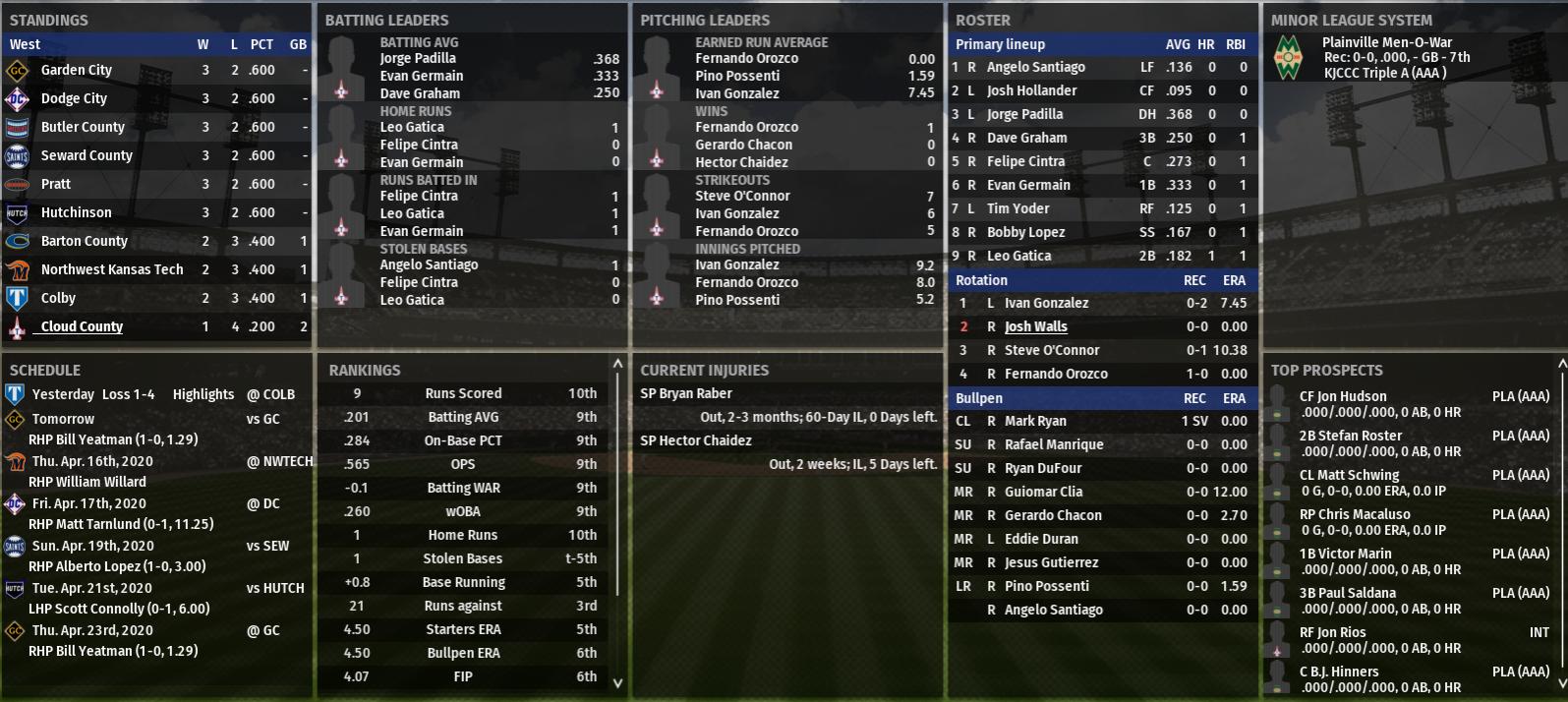View closer Mark Ryan in the bullpen
The width and height of the screenshot is (1568, 702).
(x=1035, y=421)
